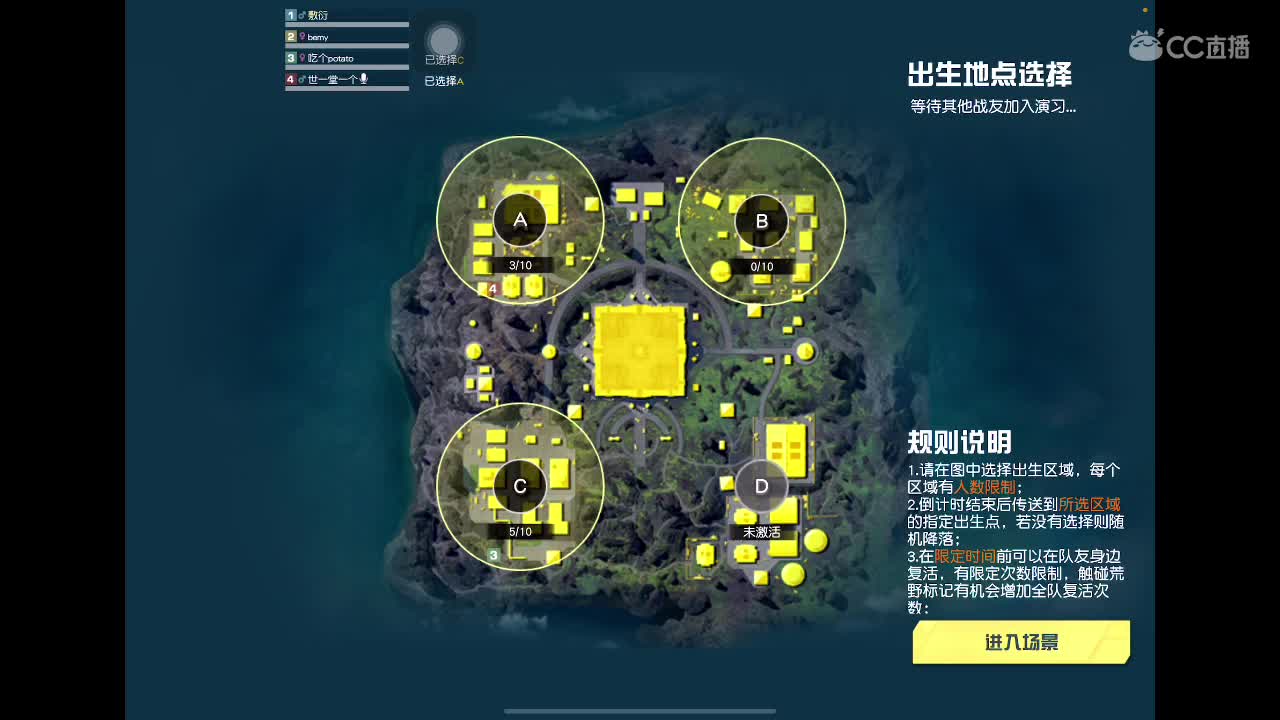Click the 已选择A selection label
Image resolution: width=1280 pixels, height=720 pixels.
(443, 80)
